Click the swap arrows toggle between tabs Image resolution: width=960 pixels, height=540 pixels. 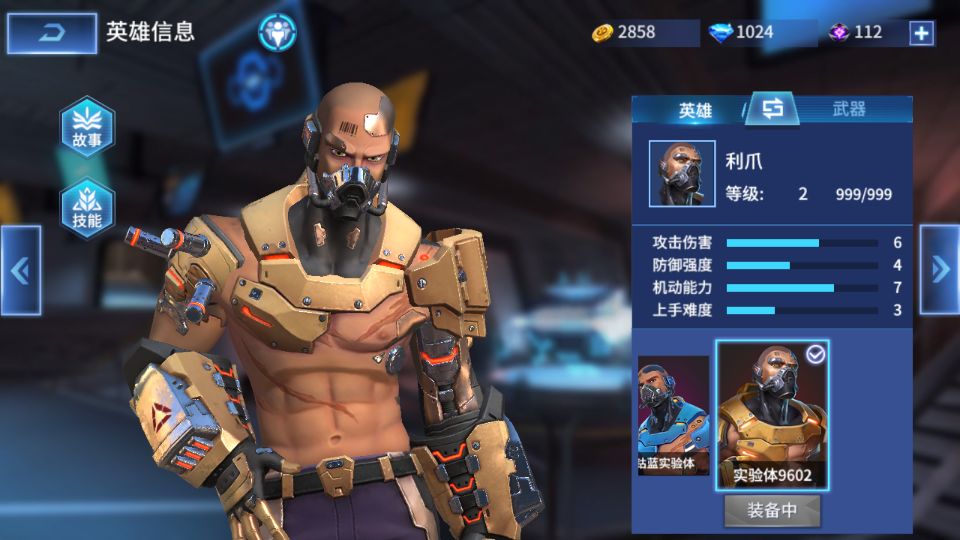point(772,109)
